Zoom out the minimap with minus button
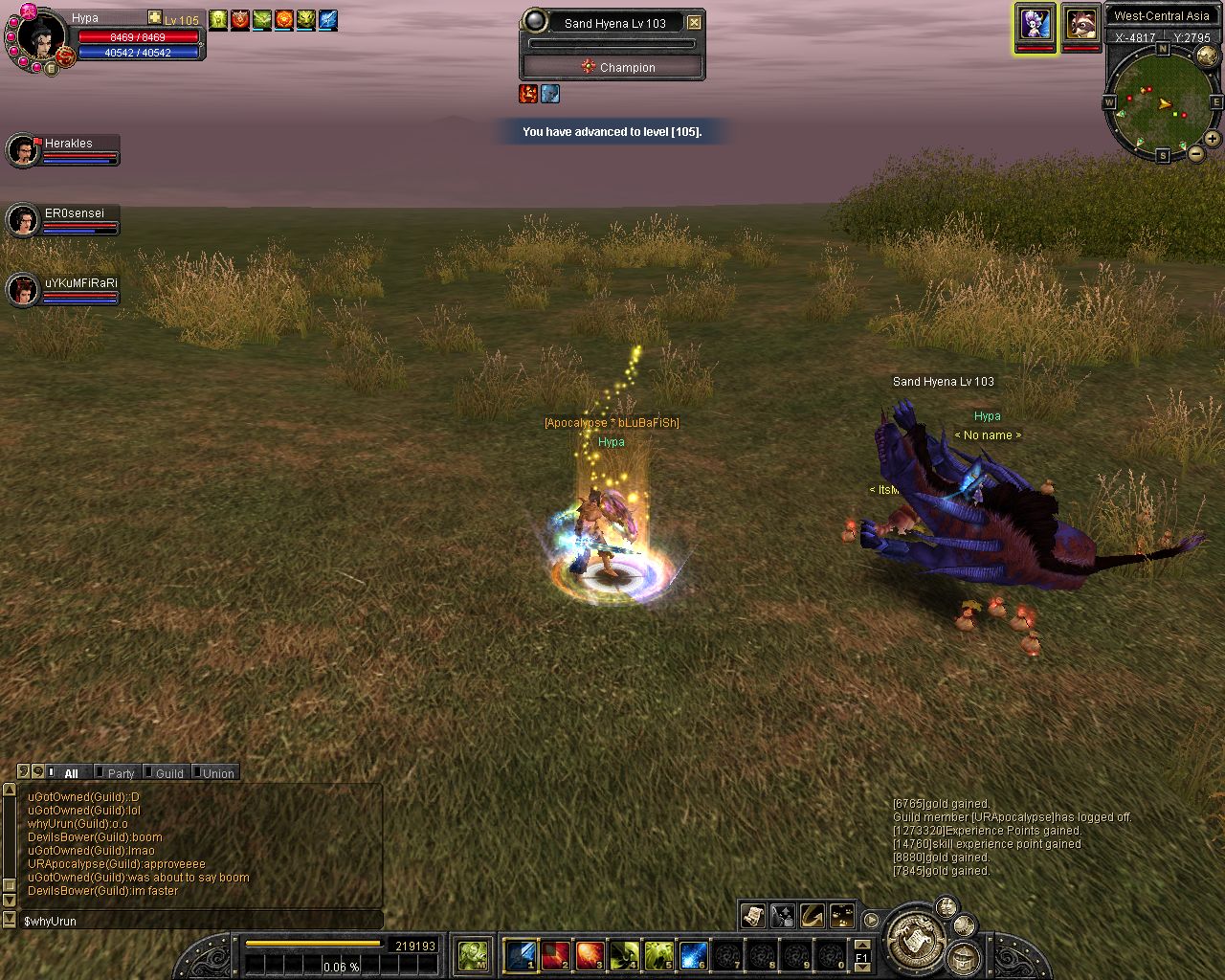 click(1196, 152)
